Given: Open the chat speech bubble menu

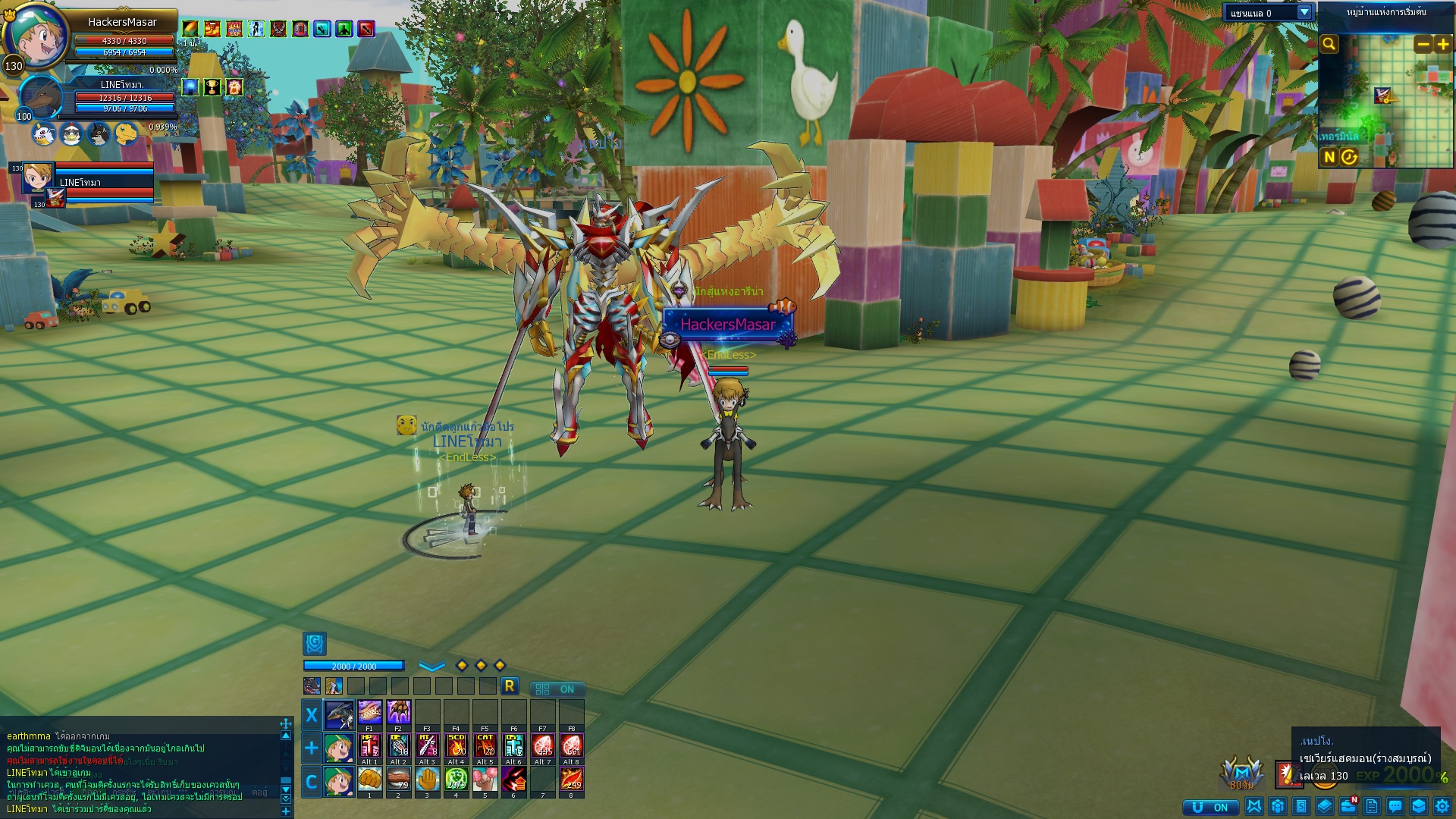Looking at the screenshot, I should 1395,806.
